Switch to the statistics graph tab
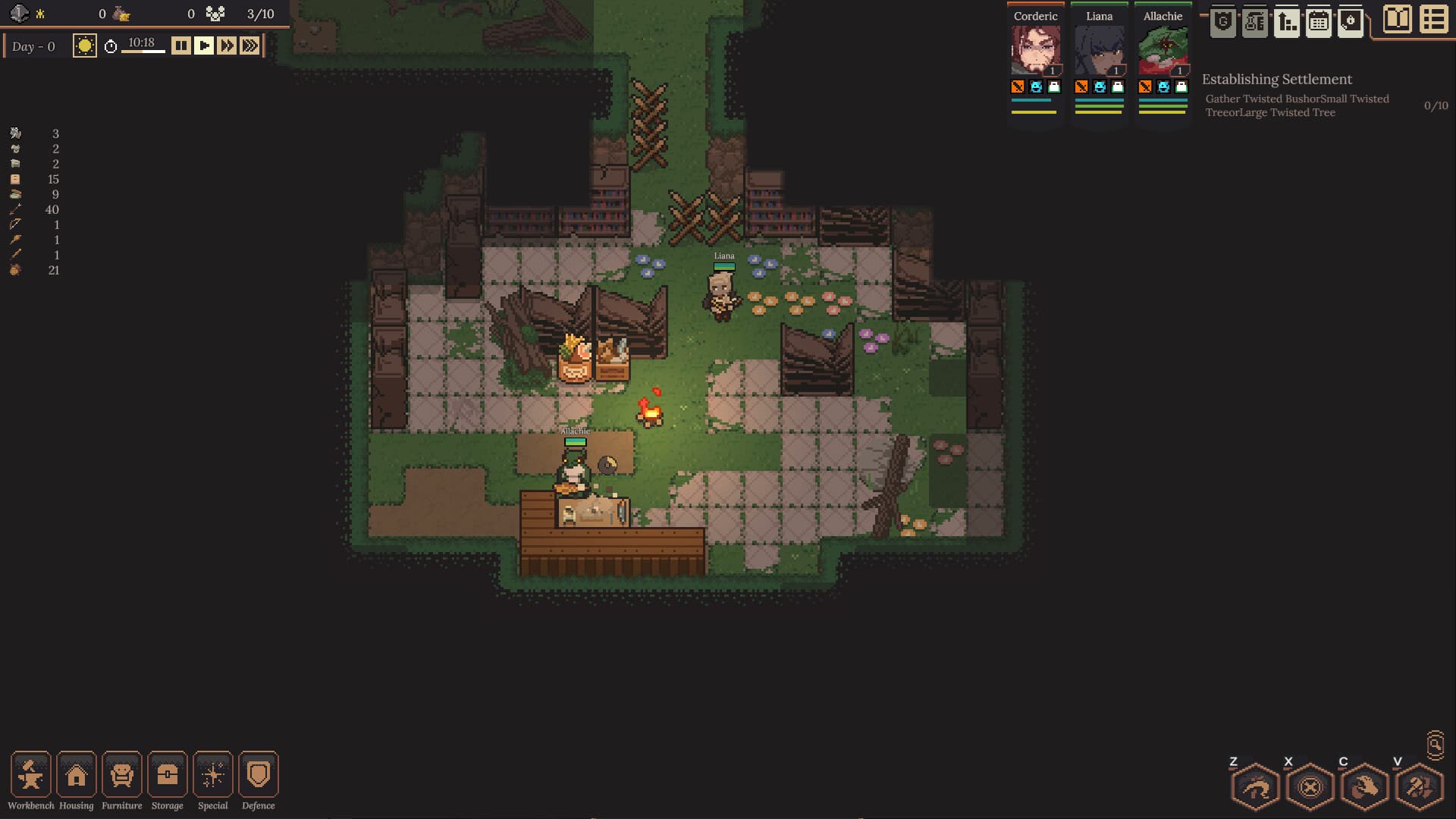Screen dimensions: 1456x819 (1287, 22)
